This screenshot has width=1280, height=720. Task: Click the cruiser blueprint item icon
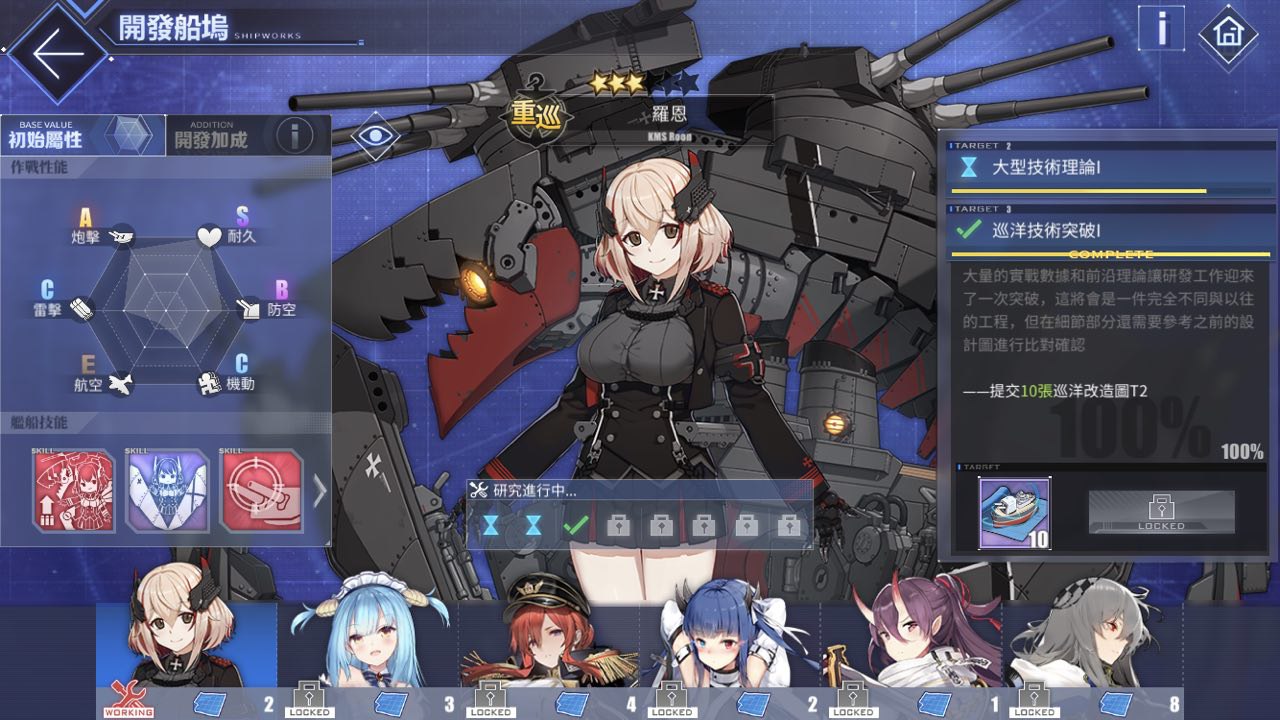(x=1014, y=513)
